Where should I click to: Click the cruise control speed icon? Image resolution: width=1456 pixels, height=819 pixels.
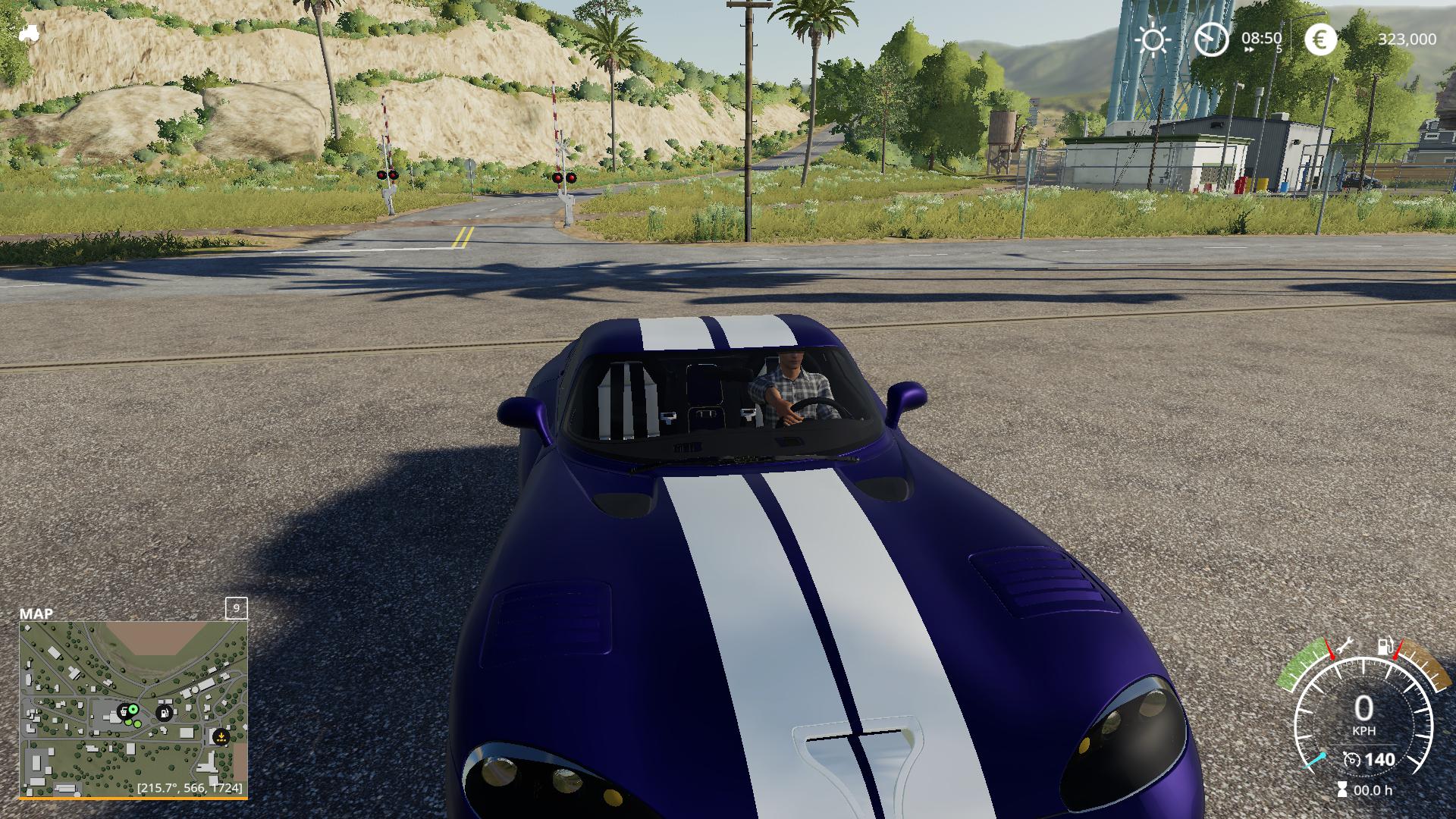click(1351, 759)
